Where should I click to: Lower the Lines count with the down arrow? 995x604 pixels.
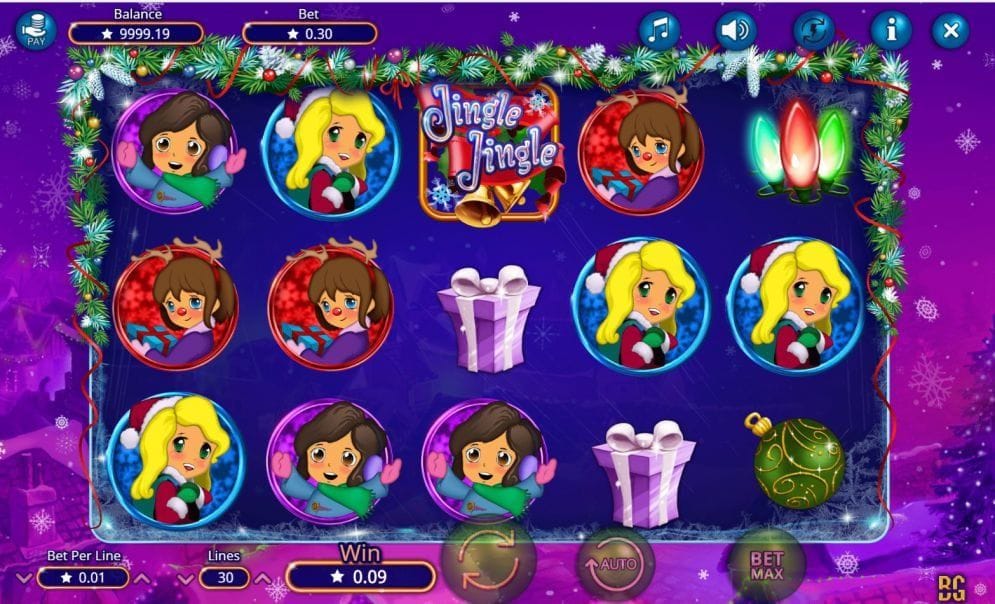pos(186,579)
